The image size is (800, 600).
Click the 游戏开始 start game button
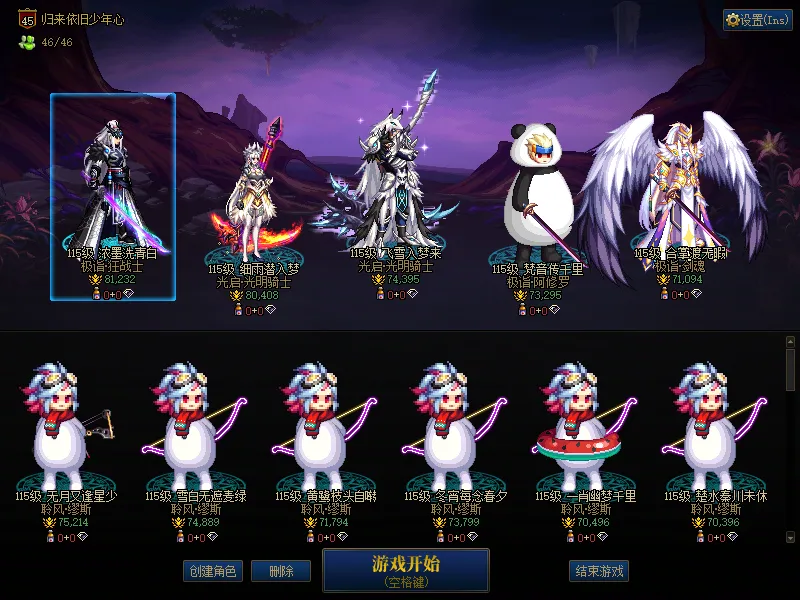(405, 570)
